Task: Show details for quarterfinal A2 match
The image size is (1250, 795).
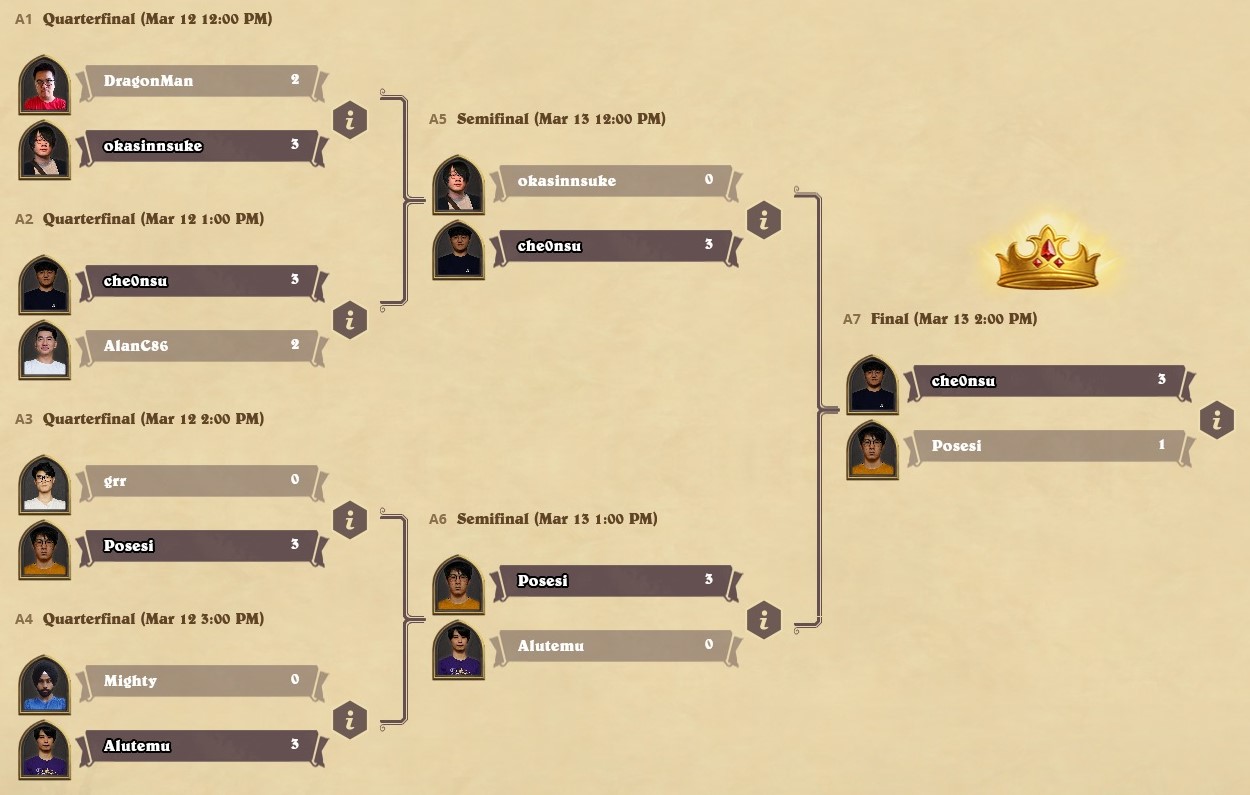Action: point(350,320)
